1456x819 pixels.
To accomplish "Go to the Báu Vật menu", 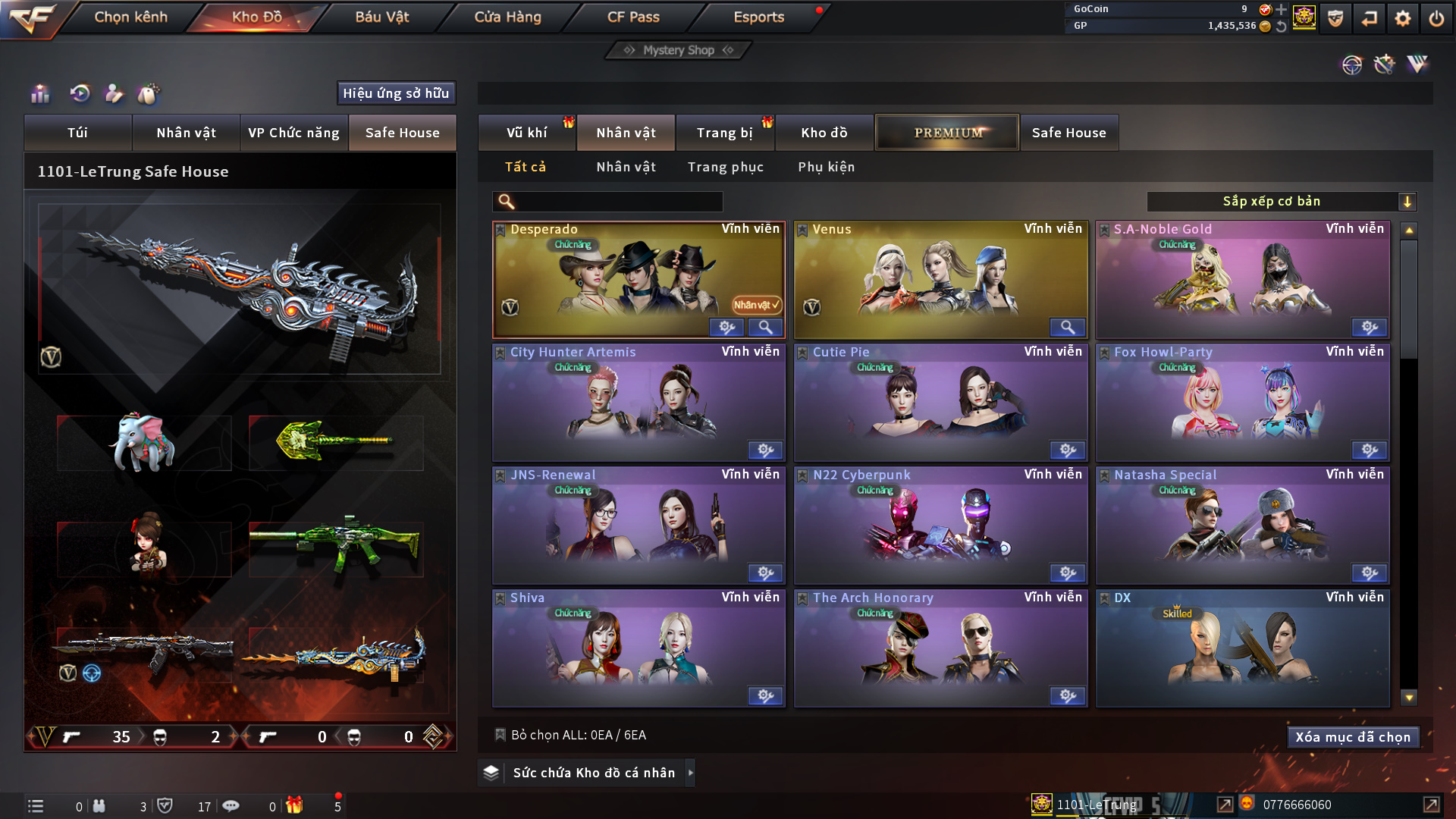I will click(x=381, y=17).
